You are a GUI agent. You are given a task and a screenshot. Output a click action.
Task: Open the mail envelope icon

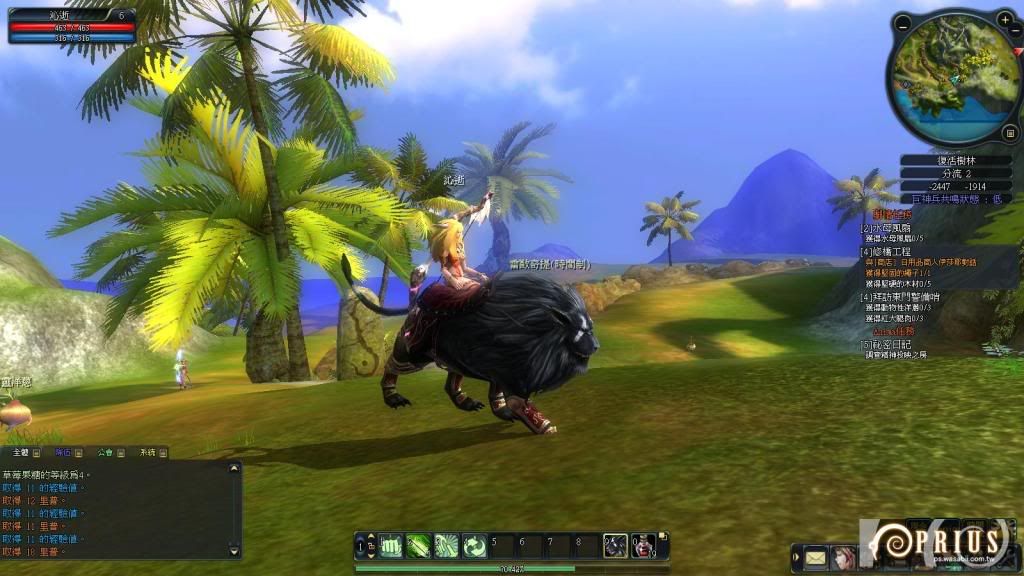[x=816, y=556]
